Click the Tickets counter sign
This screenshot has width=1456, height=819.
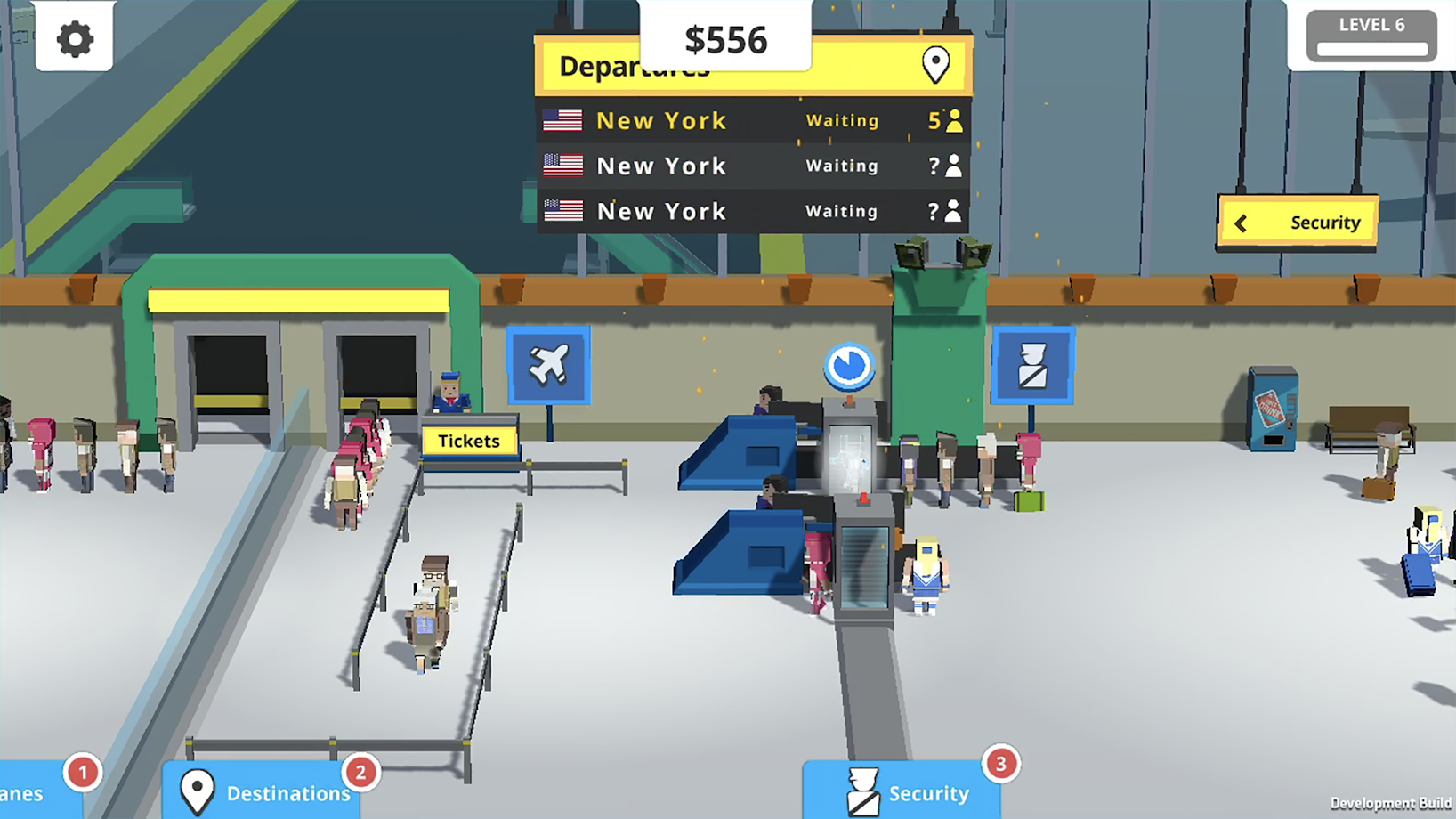click(x=469, y=440)
